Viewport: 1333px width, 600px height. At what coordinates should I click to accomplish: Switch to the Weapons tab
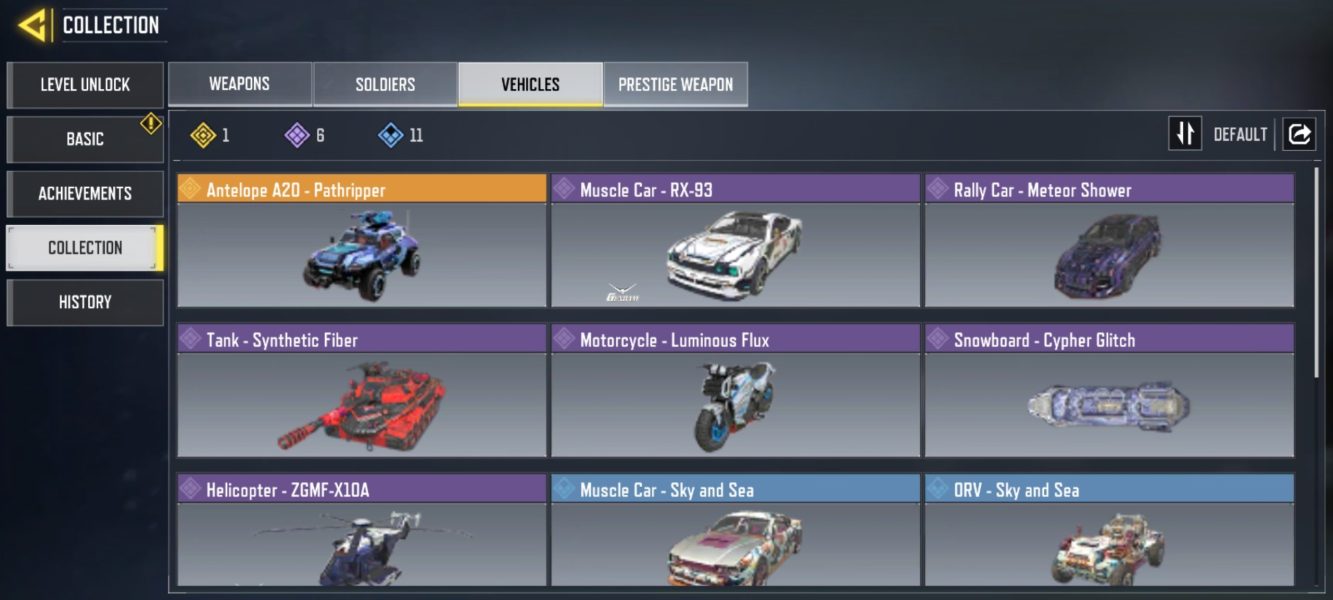pos(239,84)
